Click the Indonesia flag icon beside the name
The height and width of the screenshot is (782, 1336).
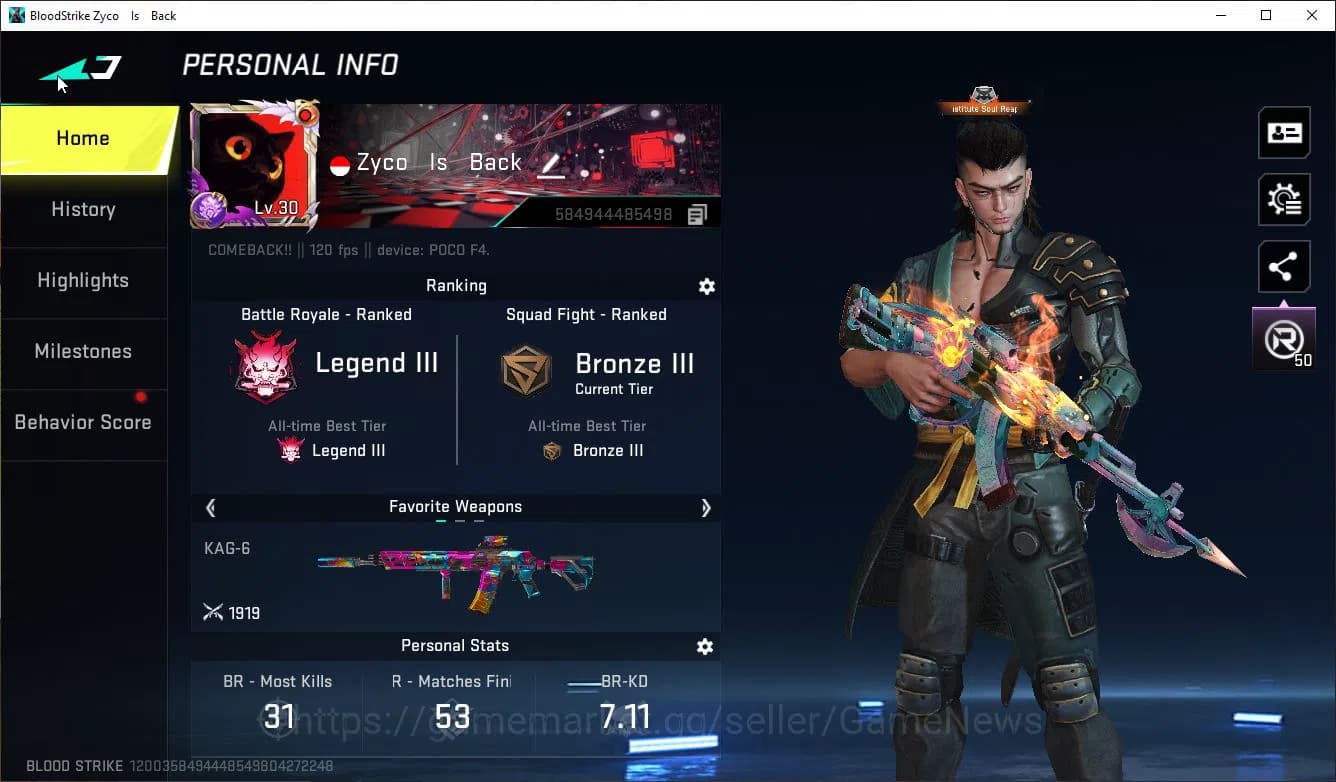[340, 162]
